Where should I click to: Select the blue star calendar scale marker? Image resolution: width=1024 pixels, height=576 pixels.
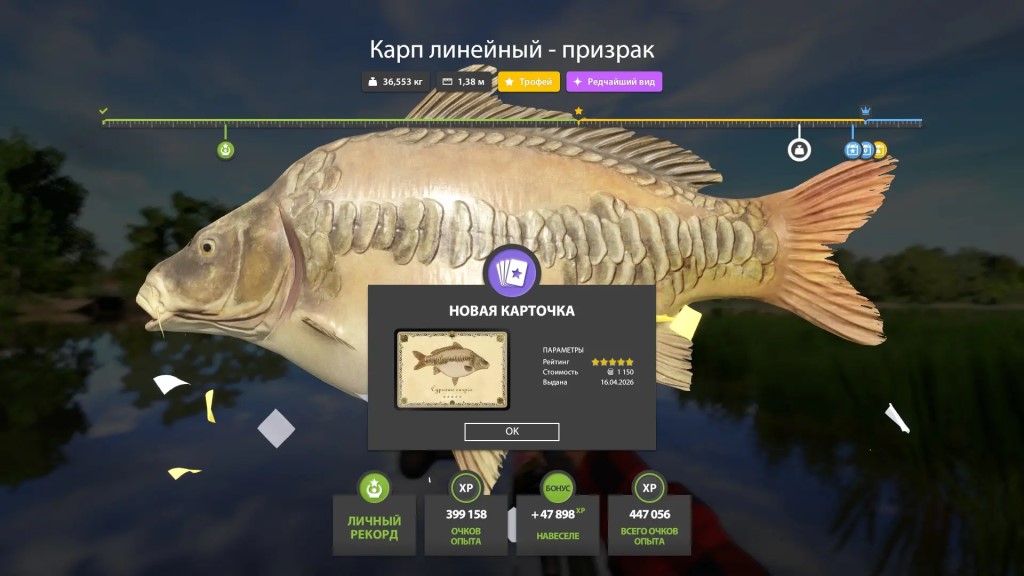pos(853,150)
